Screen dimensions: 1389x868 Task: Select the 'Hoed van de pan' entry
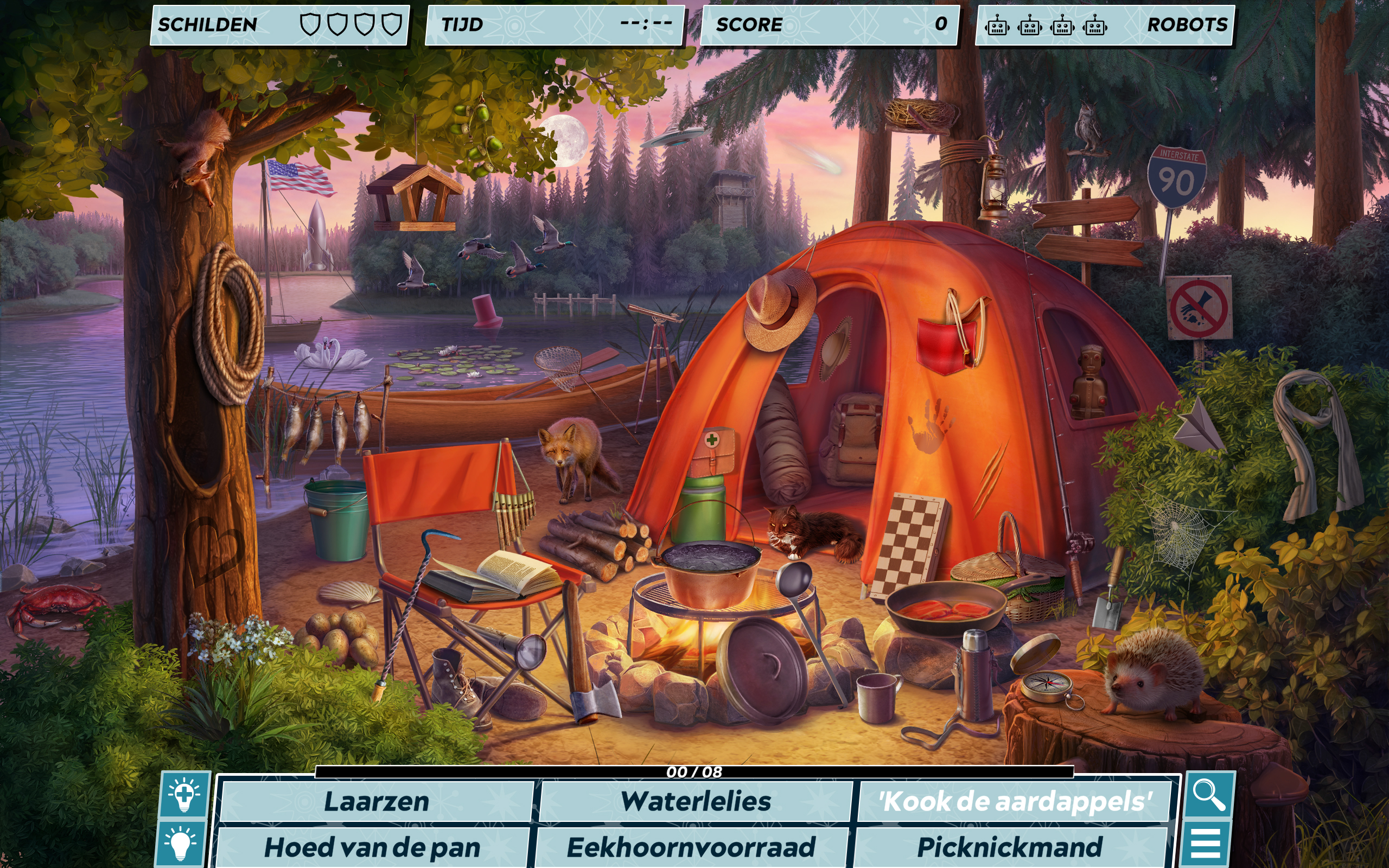pyautogui.click(x=372, y=847)
